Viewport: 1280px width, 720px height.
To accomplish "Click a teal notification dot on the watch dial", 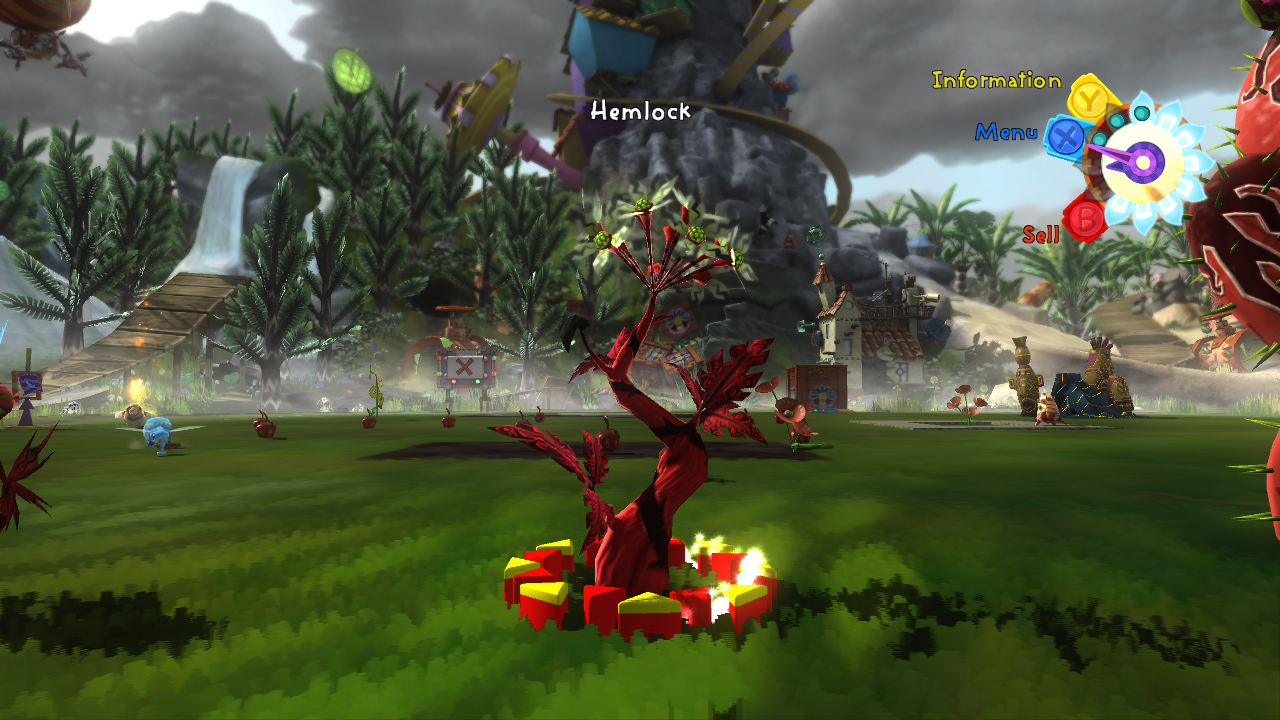I will click(x=1140, y=112).
